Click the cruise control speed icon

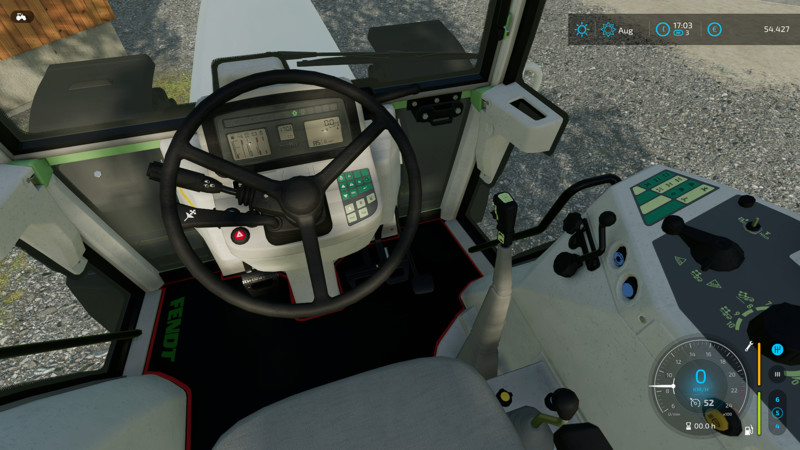pos(694,403)
